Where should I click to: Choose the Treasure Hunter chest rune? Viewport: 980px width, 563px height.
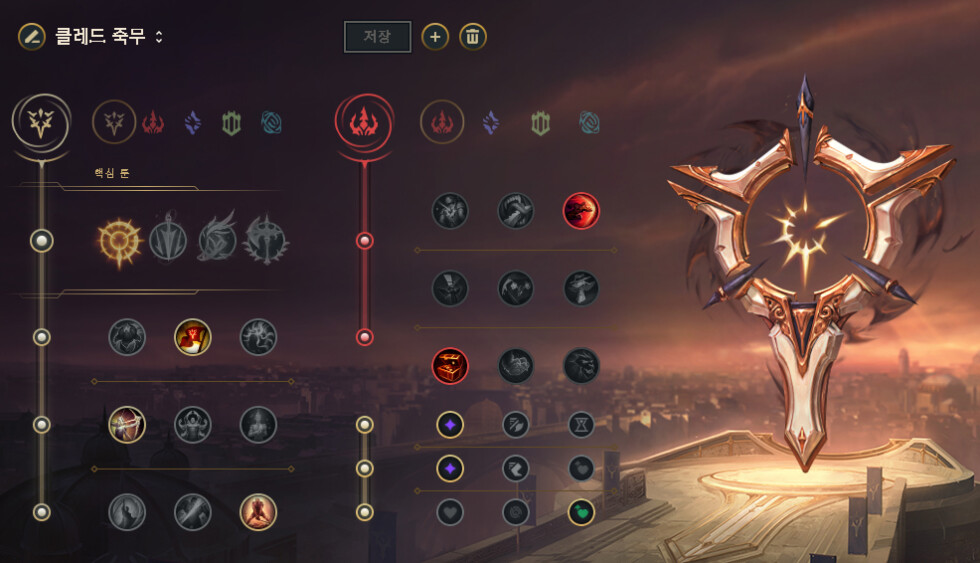[x=450, y=366]
